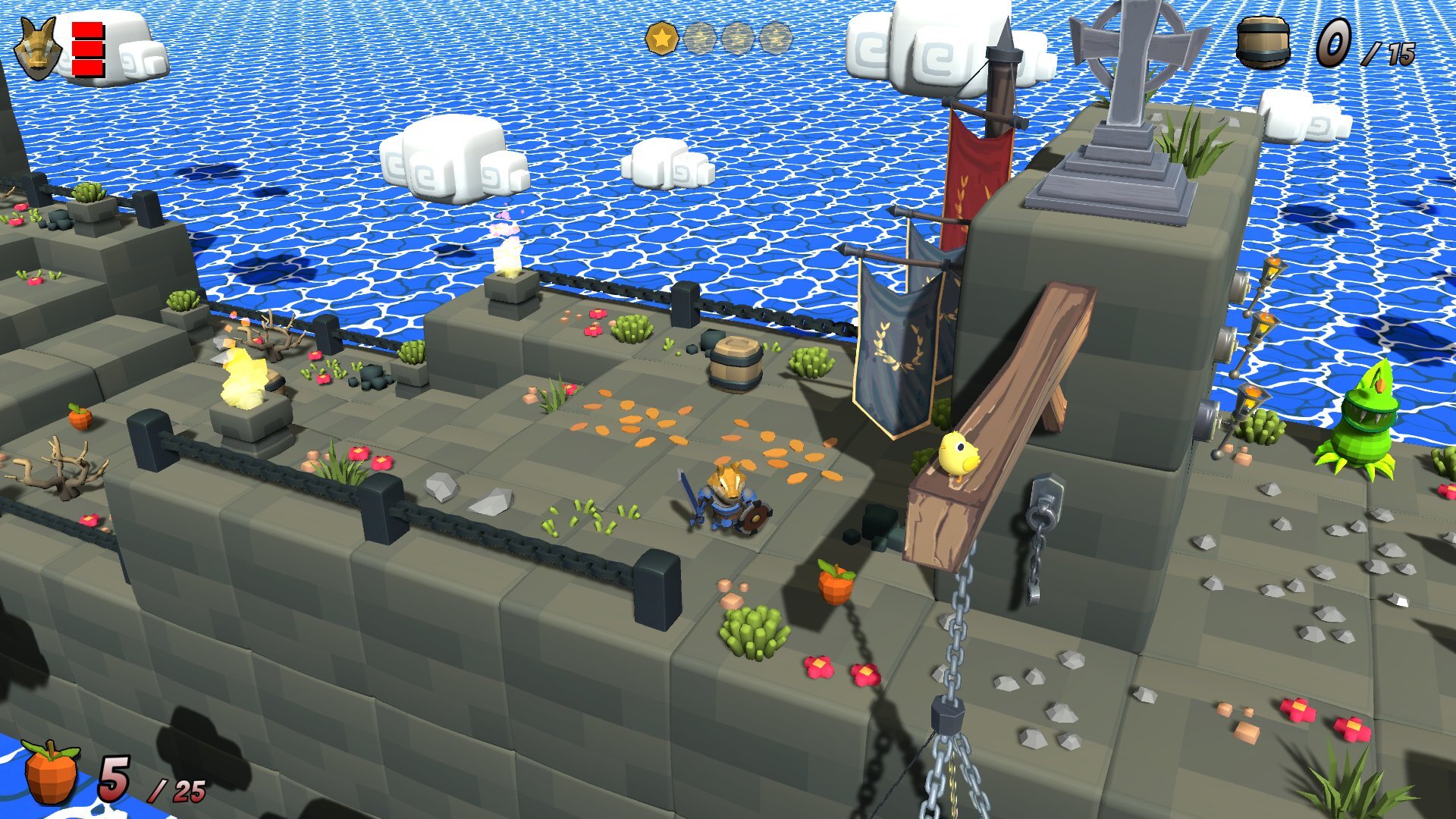Screen dimensions: 1456x819
Task: Click the barrel counter icon
Action: (1262, 43)
